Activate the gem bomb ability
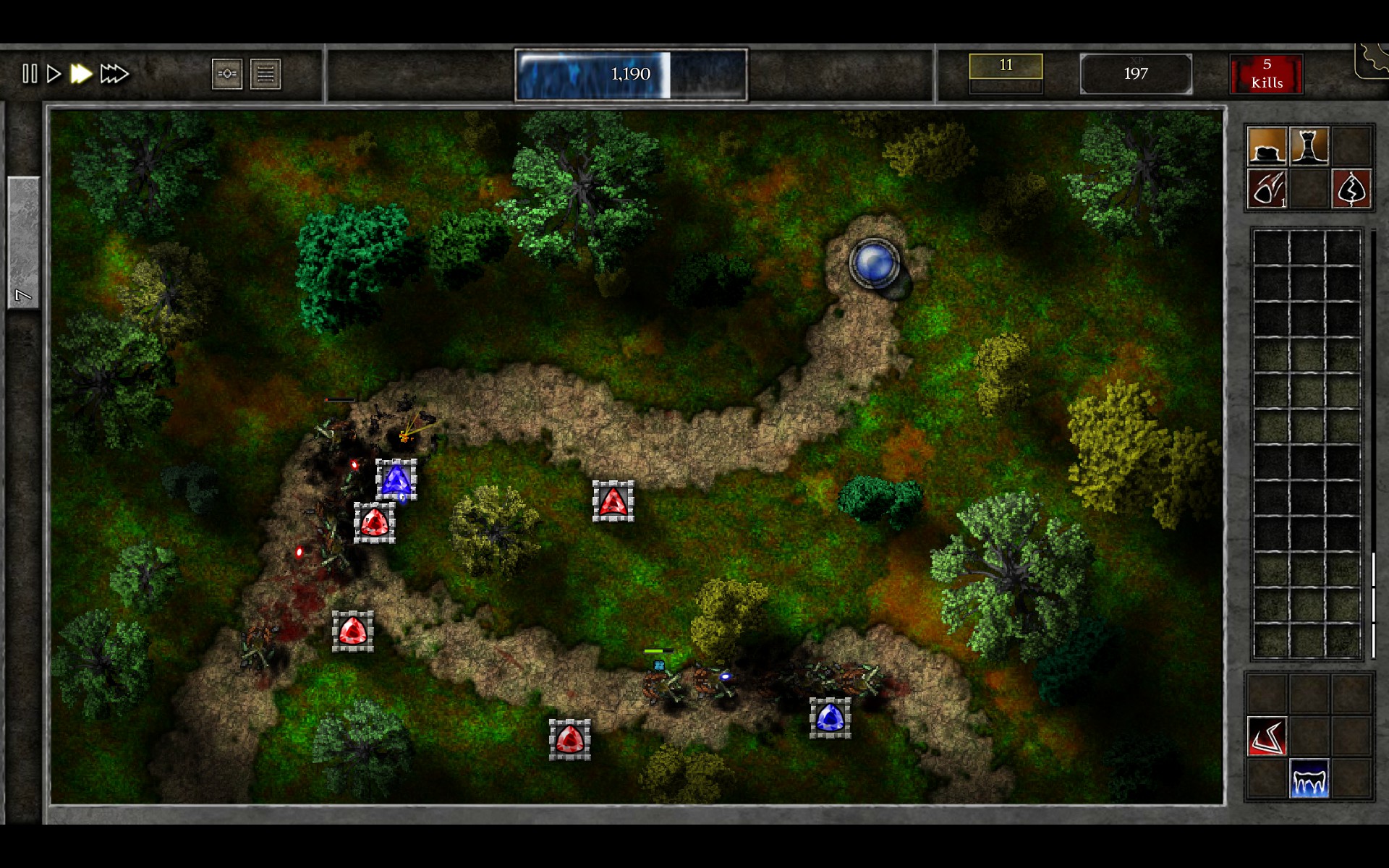The height and width of the screenshot is (868, 1389). (1265, 190)
